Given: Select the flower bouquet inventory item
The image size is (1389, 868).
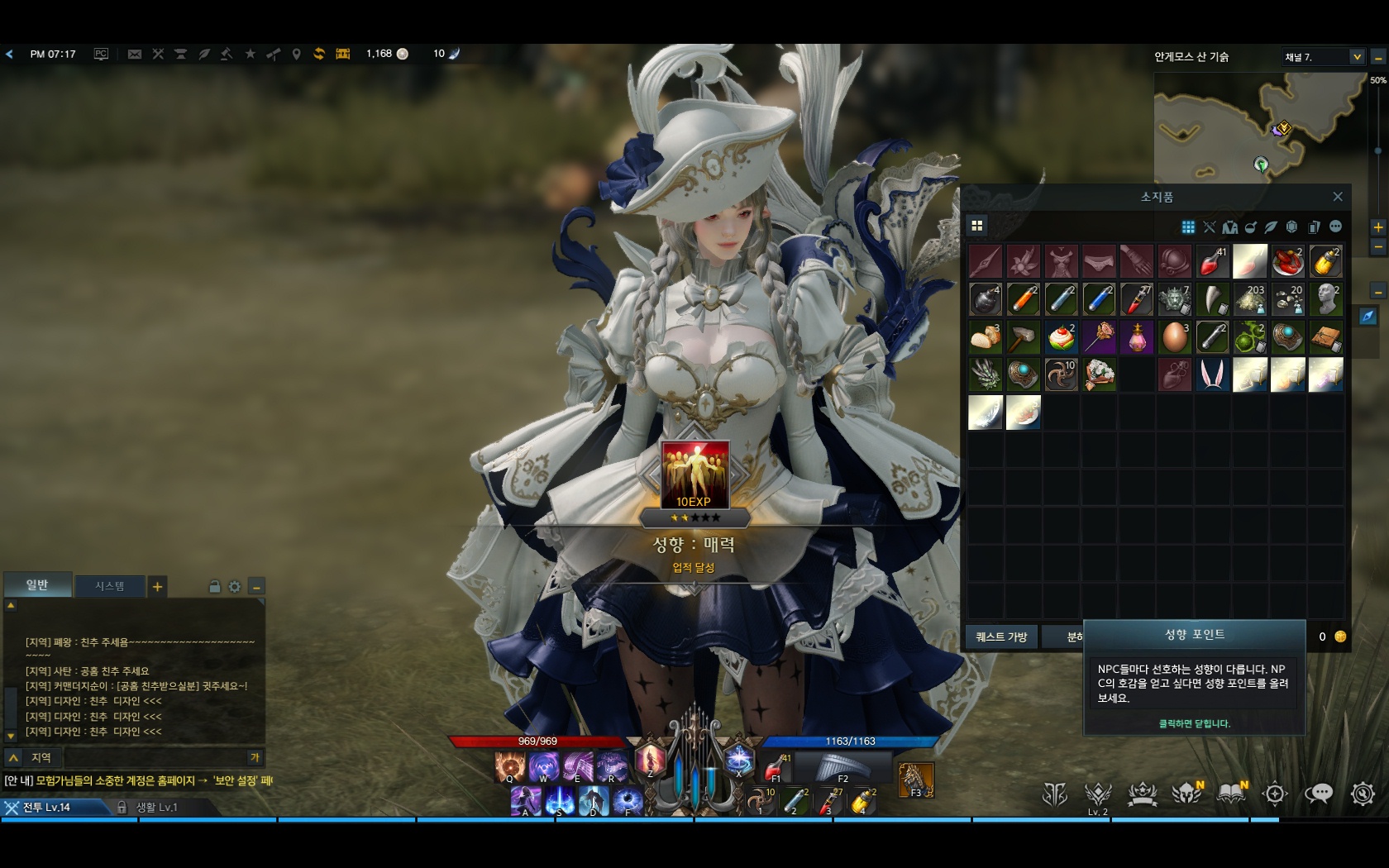Looking at the screenshot, I should click(x=1099, y=374).
